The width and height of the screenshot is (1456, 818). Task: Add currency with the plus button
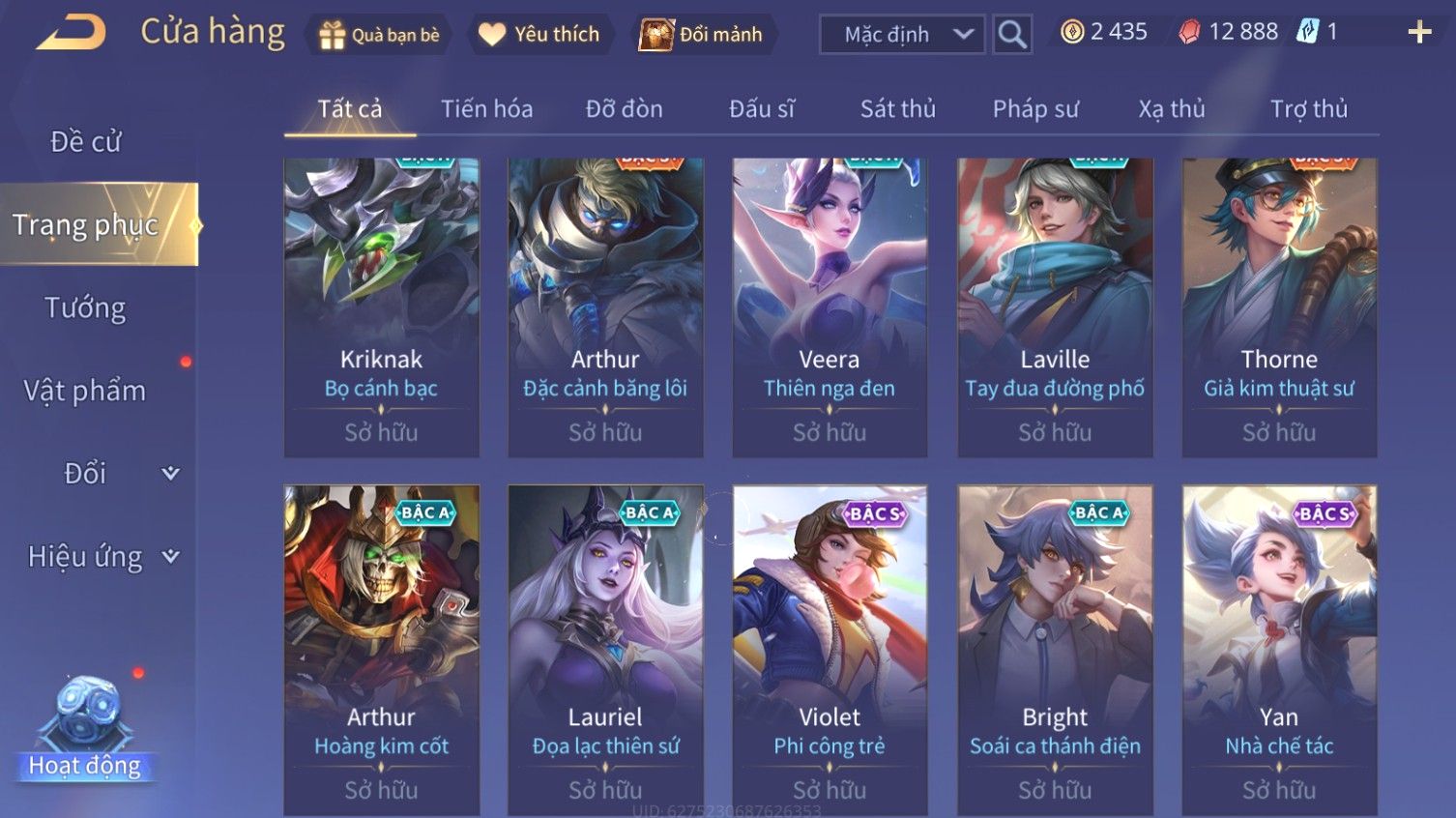1419,33
